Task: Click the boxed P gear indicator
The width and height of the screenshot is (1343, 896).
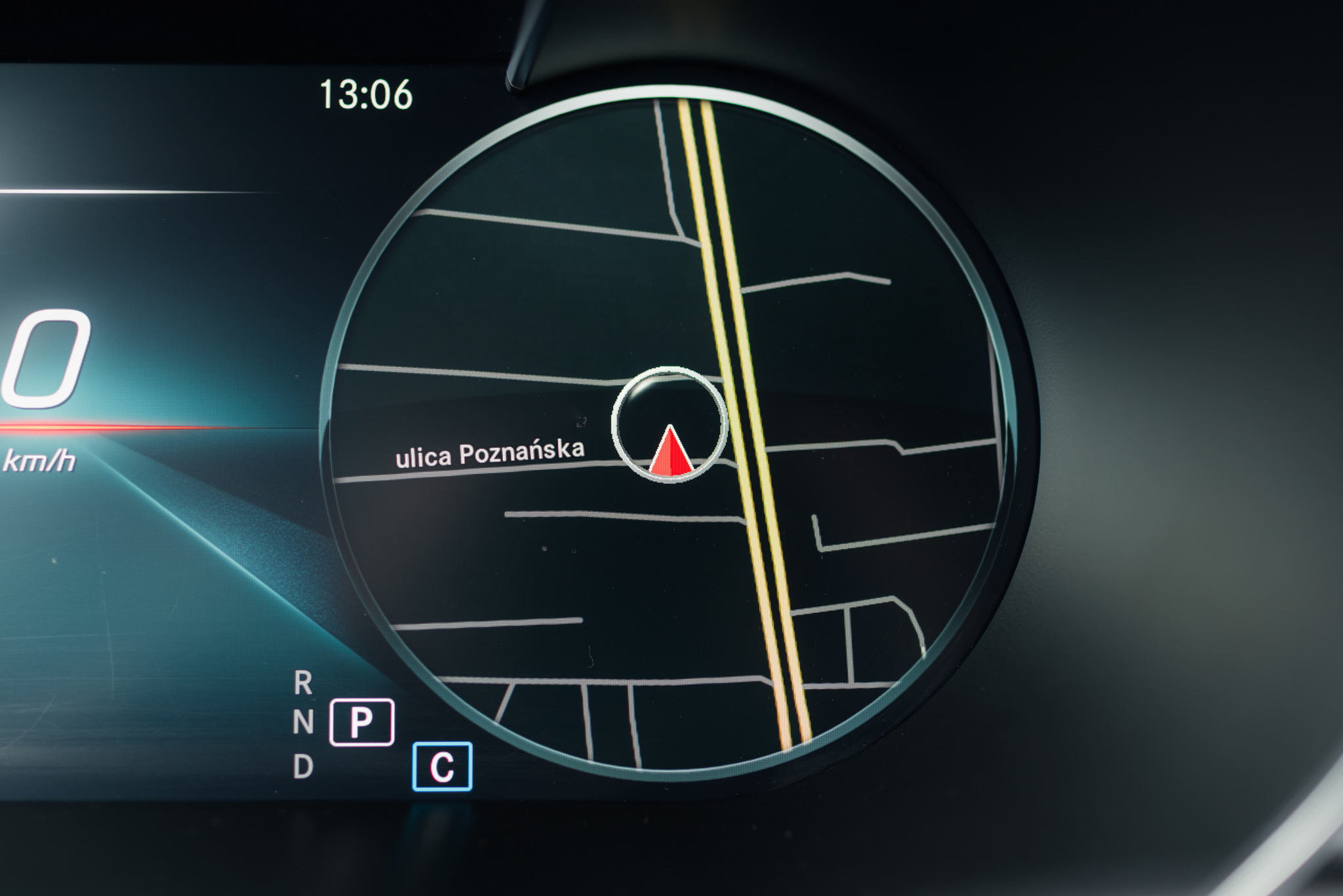Action: [x=361, y=722]
